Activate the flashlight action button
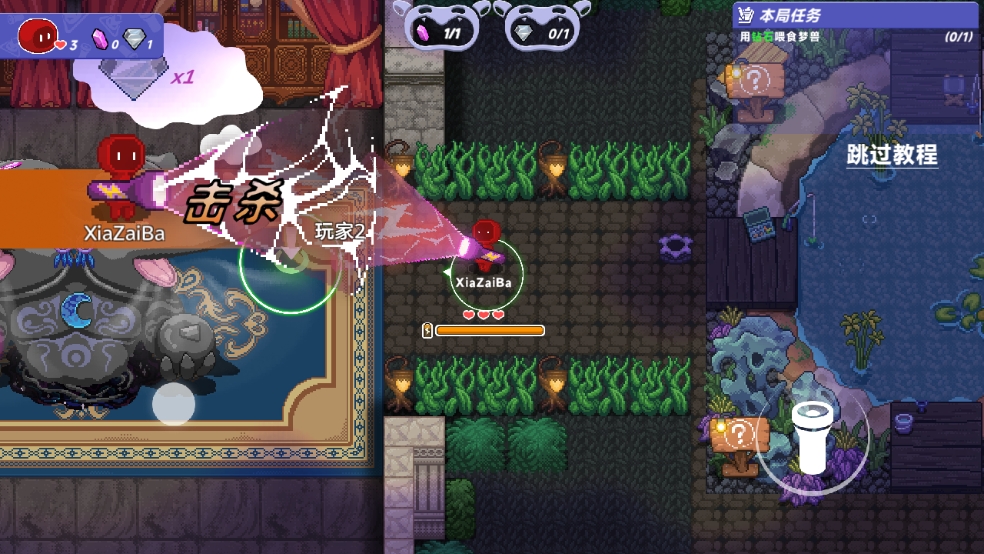The width and height of the screenshot is (984, 554). coord(811,437)
